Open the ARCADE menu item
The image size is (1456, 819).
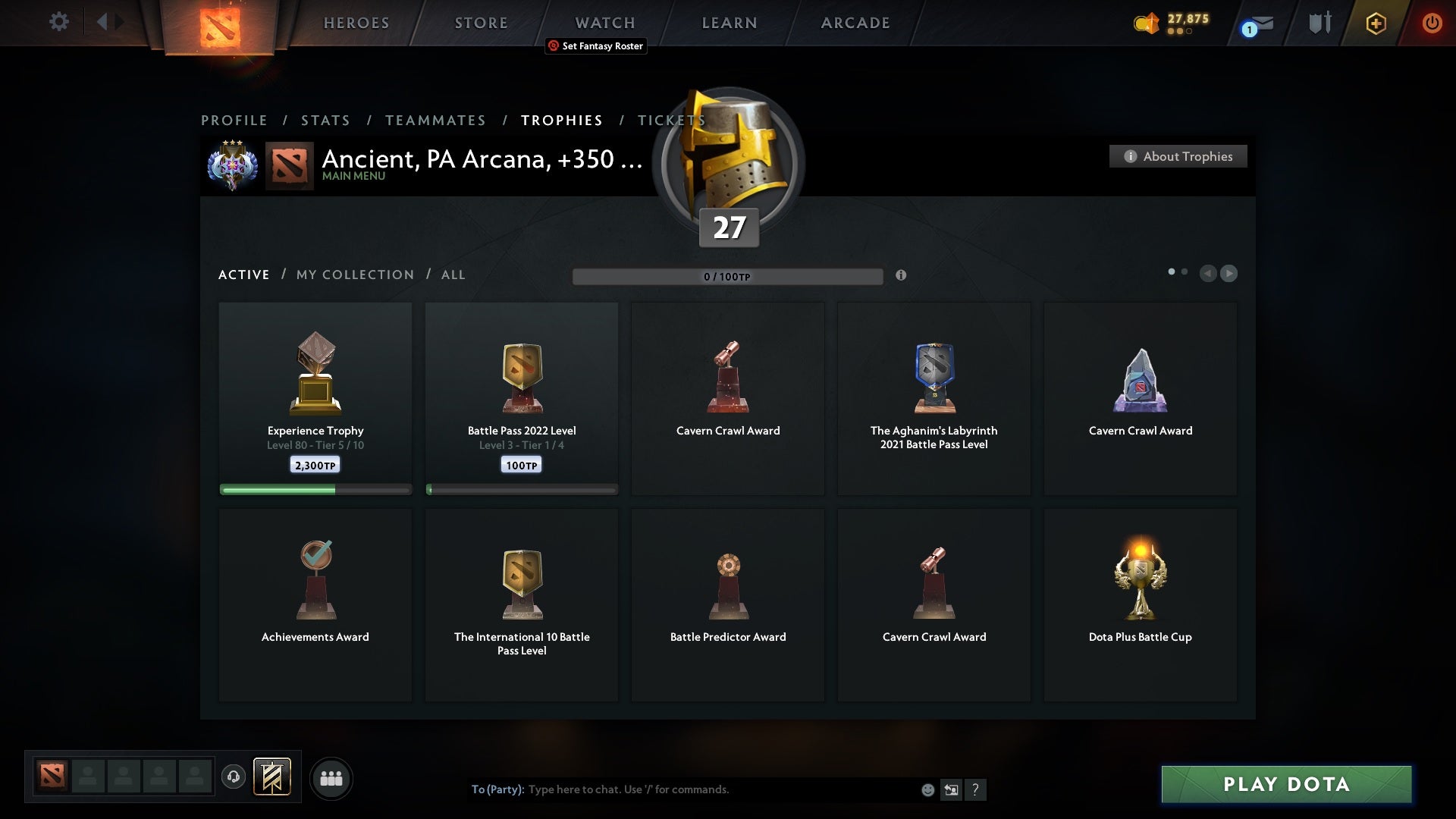coord(855,23)
